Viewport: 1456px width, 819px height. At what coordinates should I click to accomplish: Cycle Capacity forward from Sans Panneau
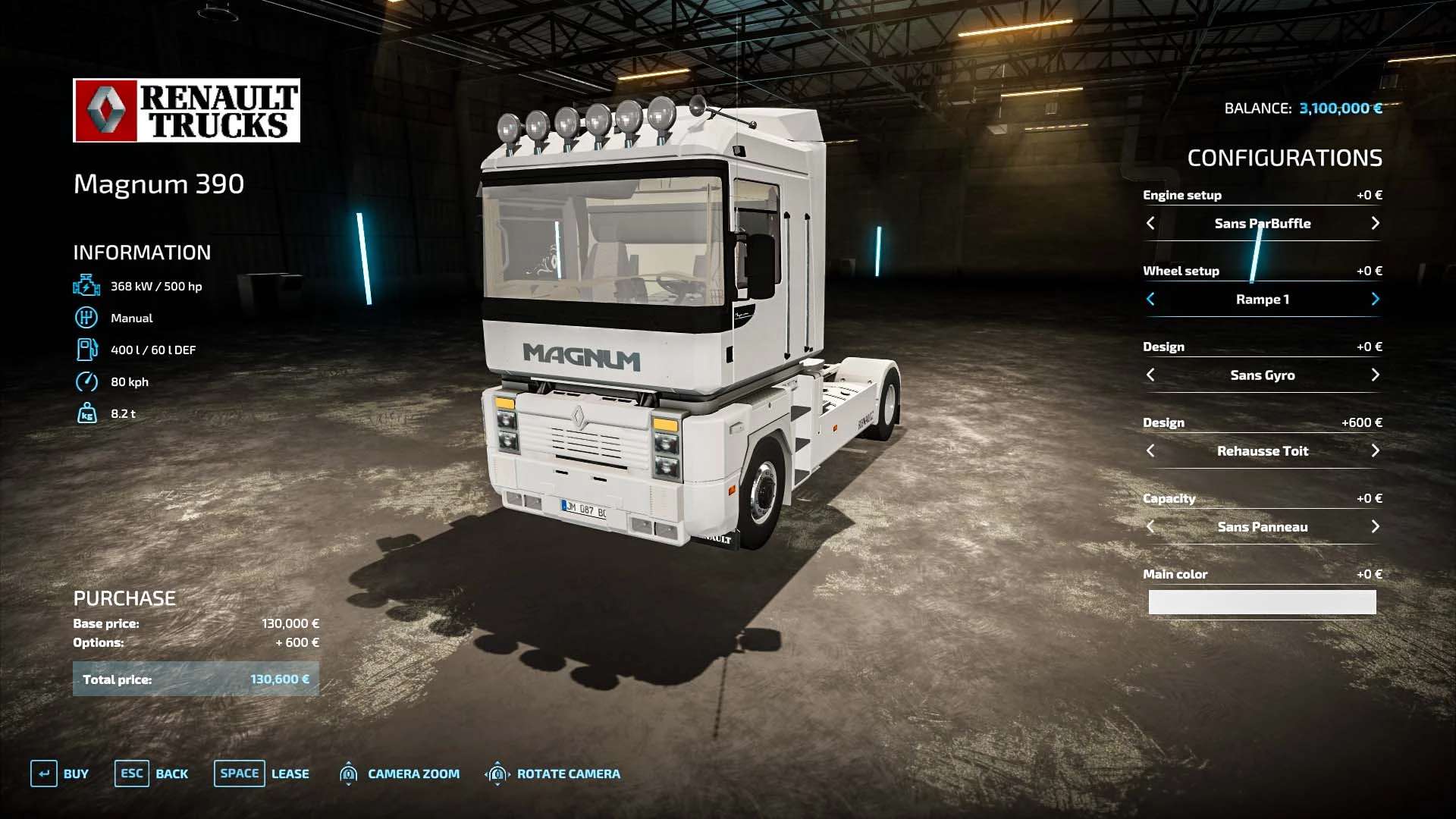tap(1375, 526)
